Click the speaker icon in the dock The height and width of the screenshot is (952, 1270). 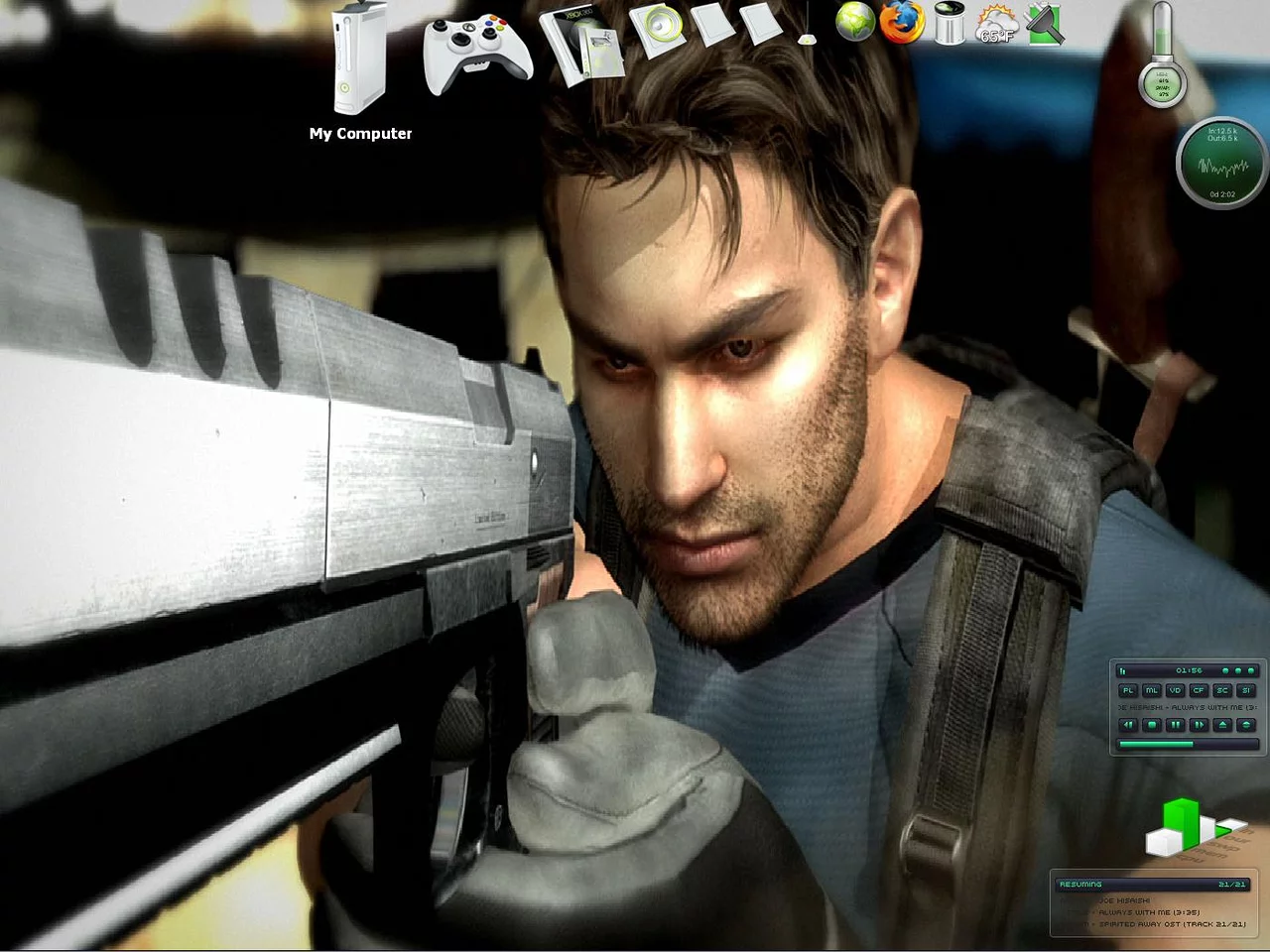[659, 28]
